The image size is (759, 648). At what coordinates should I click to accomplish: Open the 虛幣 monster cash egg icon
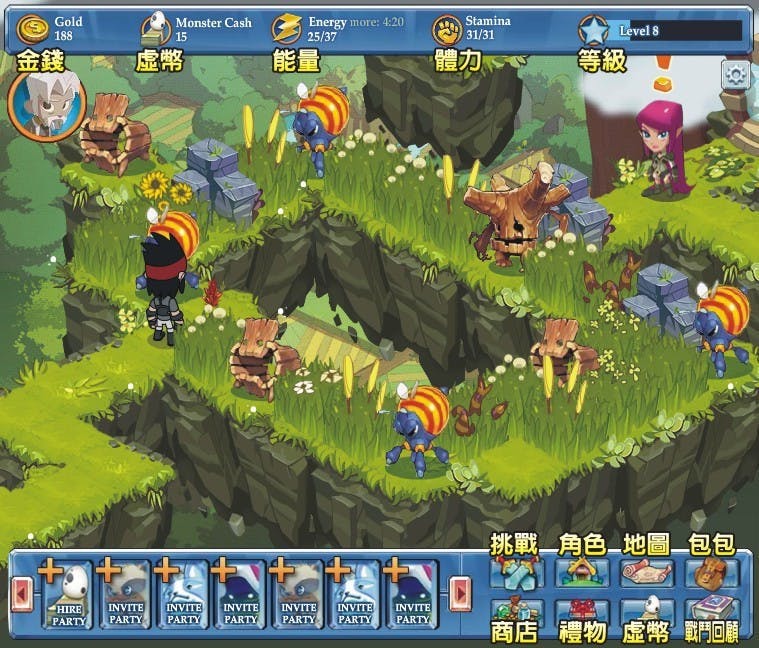(646, 612)
